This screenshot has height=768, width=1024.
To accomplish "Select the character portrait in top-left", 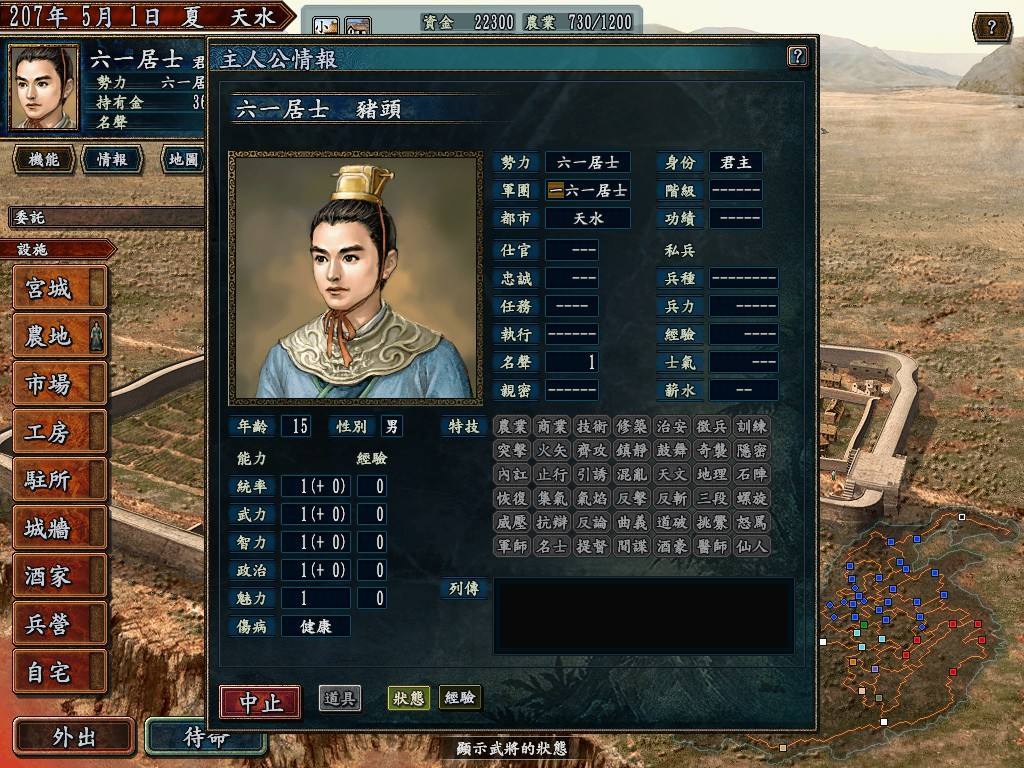I will pos(43,87).
